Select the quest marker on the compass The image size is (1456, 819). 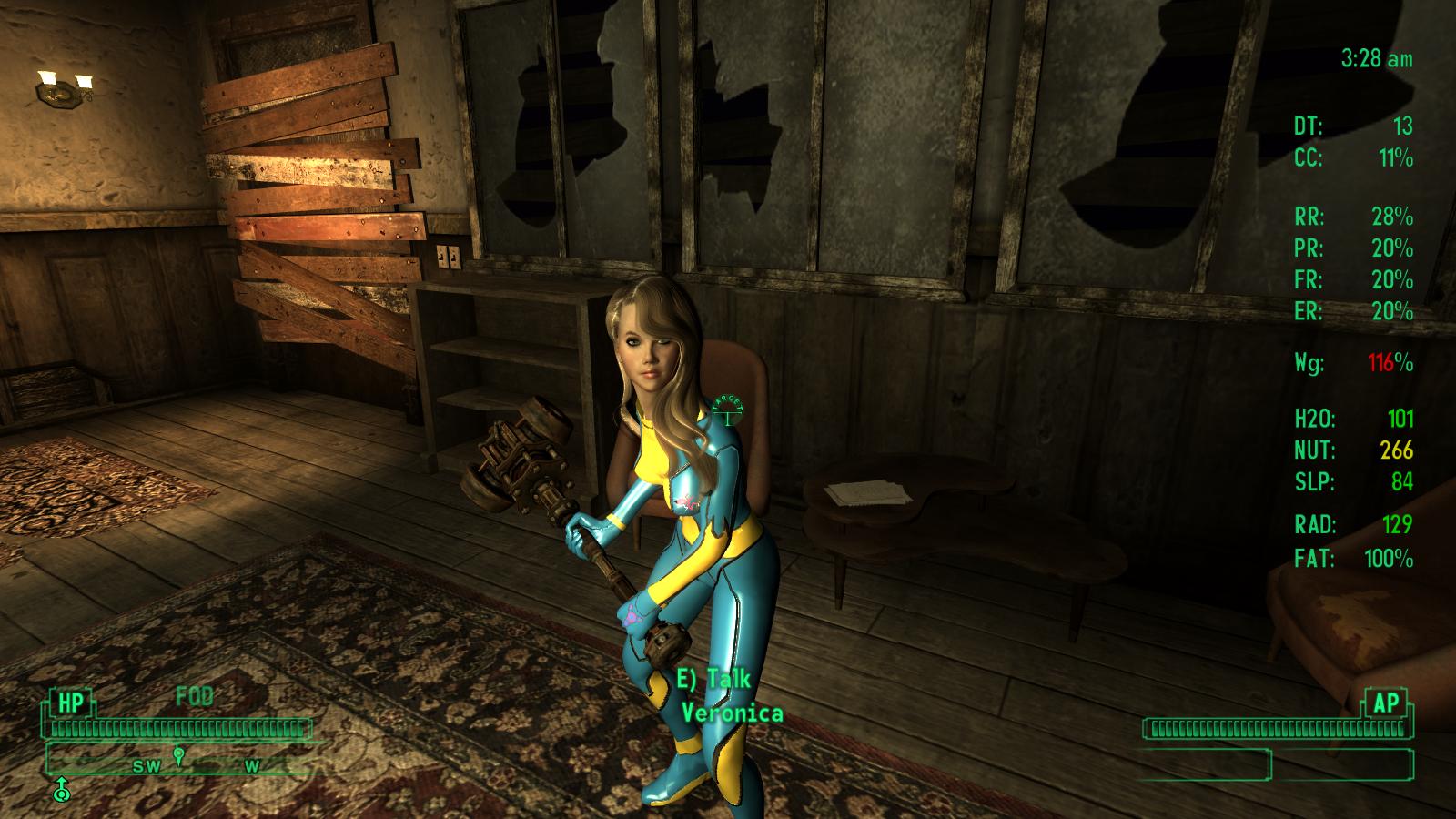pyautogui.click(x=179, y=755)
